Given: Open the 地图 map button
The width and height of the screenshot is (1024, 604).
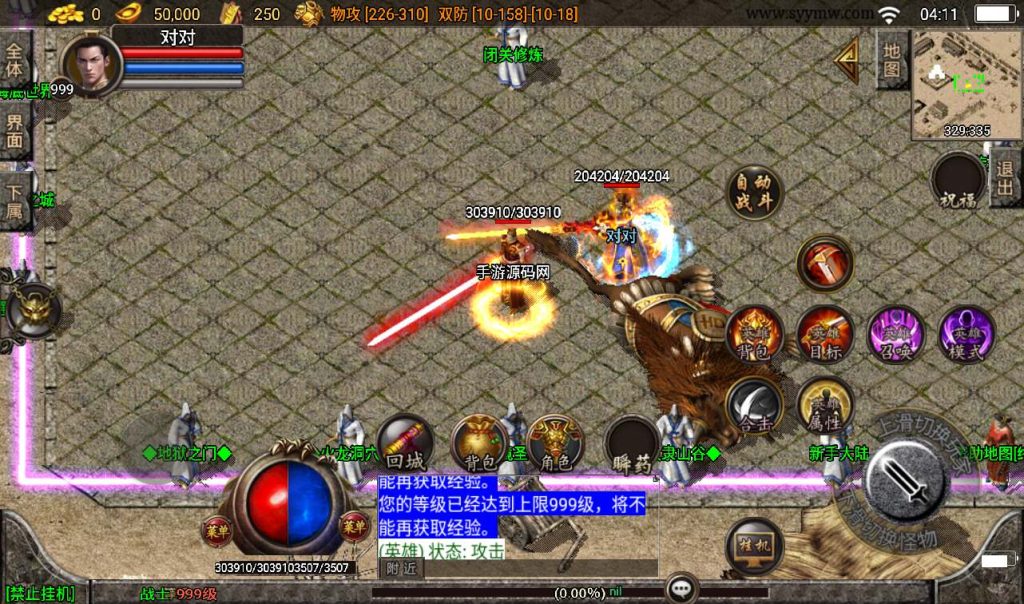Looking at the screenshot, I should coord(892,58).
